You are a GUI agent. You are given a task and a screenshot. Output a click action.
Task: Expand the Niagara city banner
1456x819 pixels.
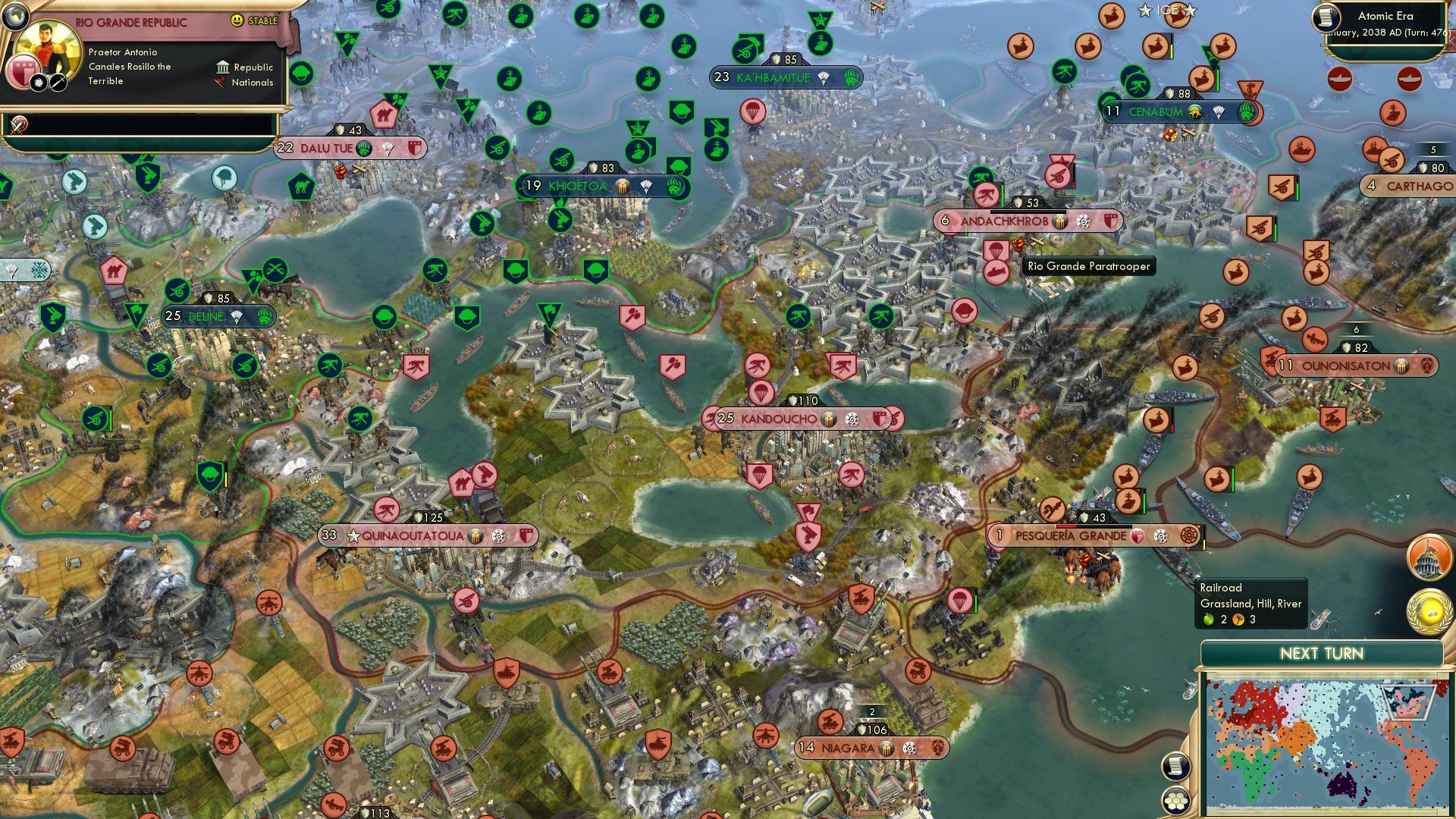coord(849,748)
